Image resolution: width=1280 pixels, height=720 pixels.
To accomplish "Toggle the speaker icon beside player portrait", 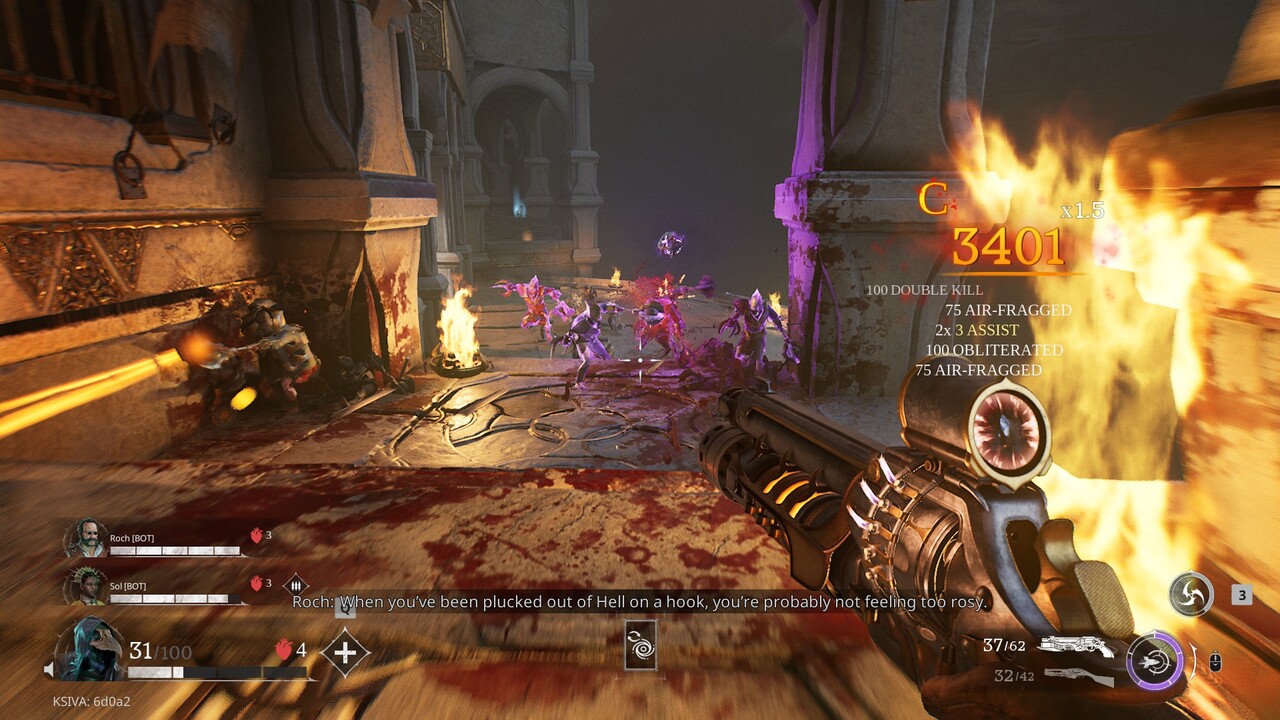I will pyautogui.click(x=48, y=669).
